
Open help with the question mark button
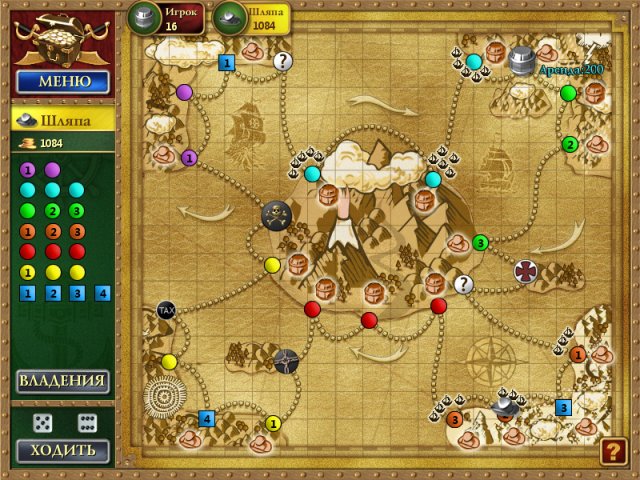[613, 451]
